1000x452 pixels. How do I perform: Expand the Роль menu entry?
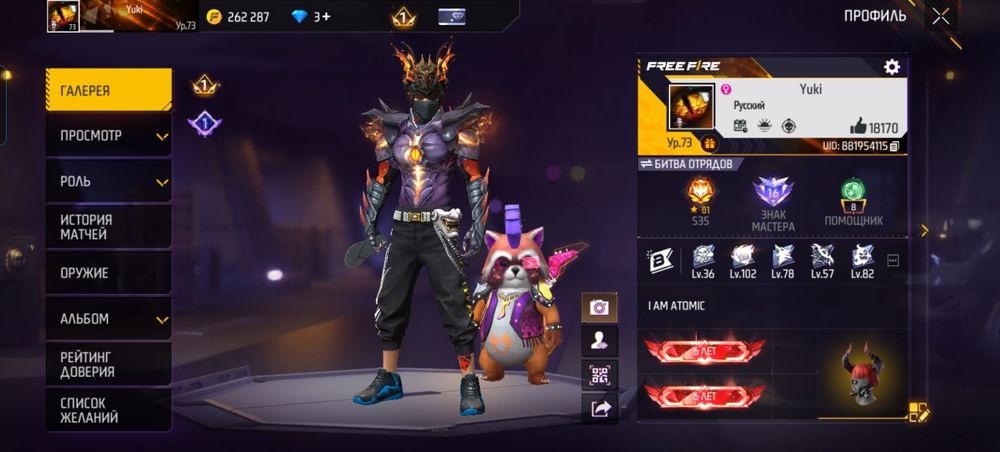pos(108,181)
